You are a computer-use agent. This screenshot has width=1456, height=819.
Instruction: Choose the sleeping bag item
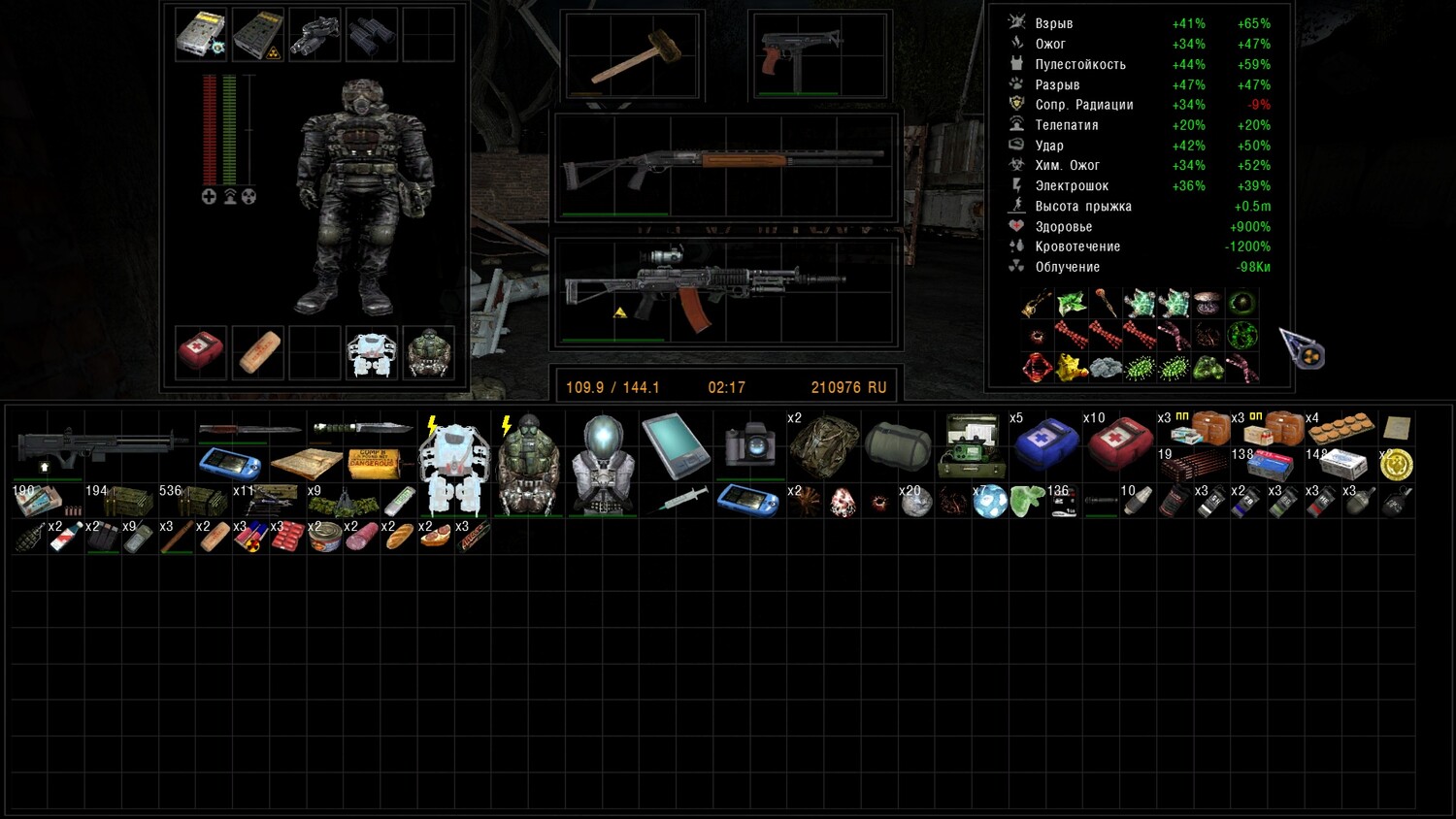(x=898, y=445)
